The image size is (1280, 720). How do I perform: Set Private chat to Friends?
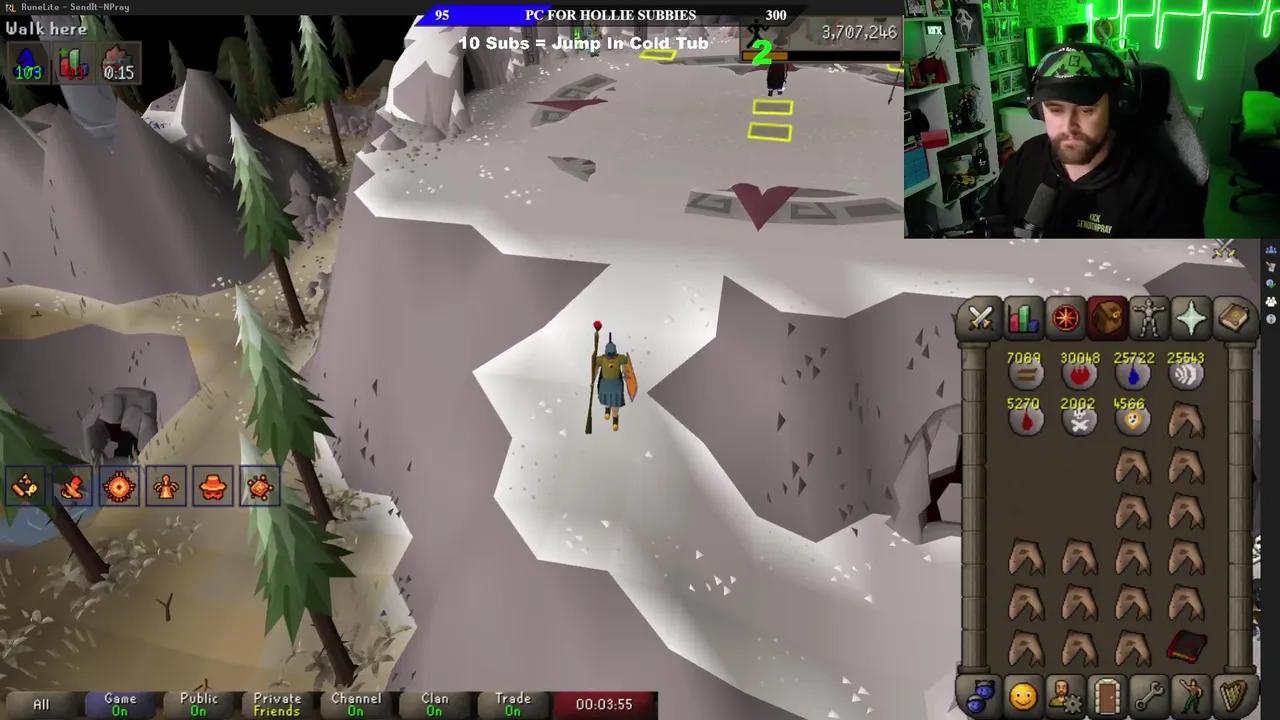[x=277, y=704]
